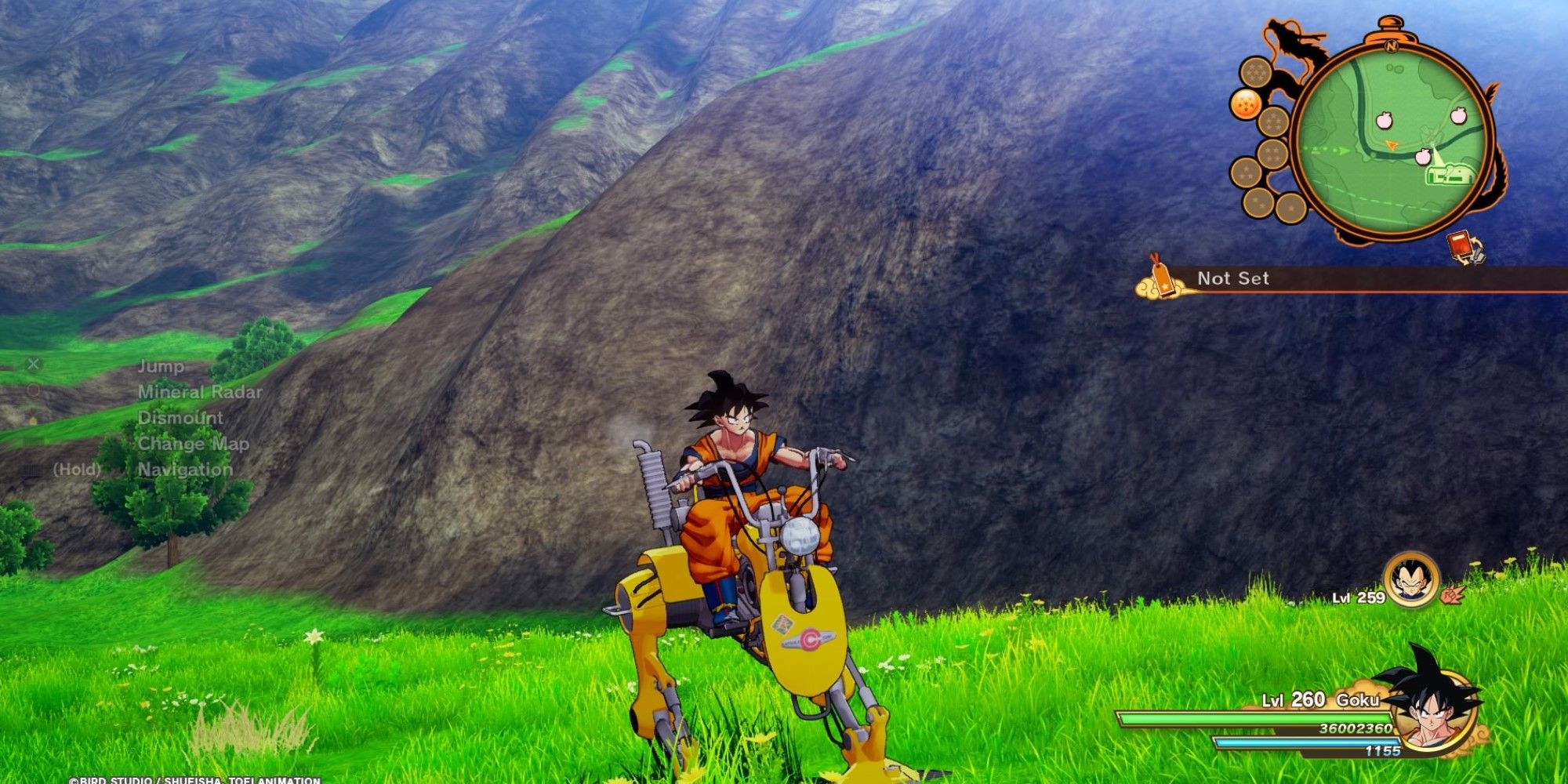Click the Jump control label
1568x784 pixels.
(x=162, y=367)
